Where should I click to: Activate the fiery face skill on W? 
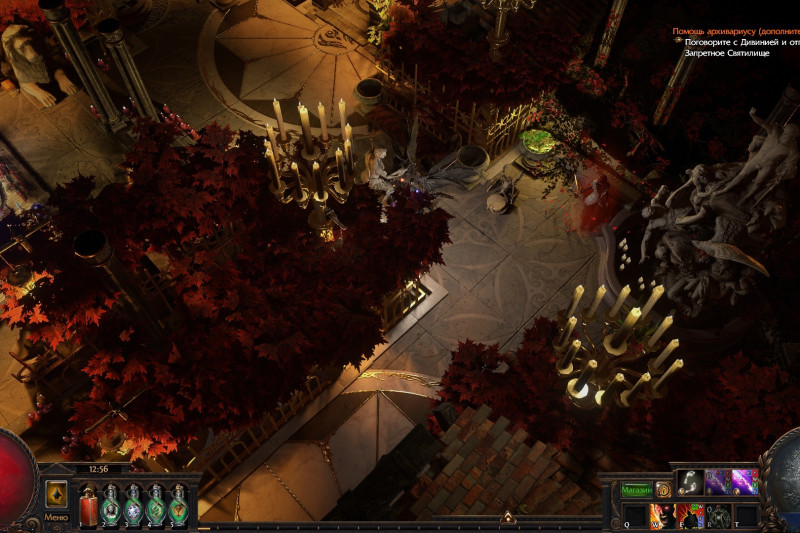pyautogui.click(x=663, y=516)
